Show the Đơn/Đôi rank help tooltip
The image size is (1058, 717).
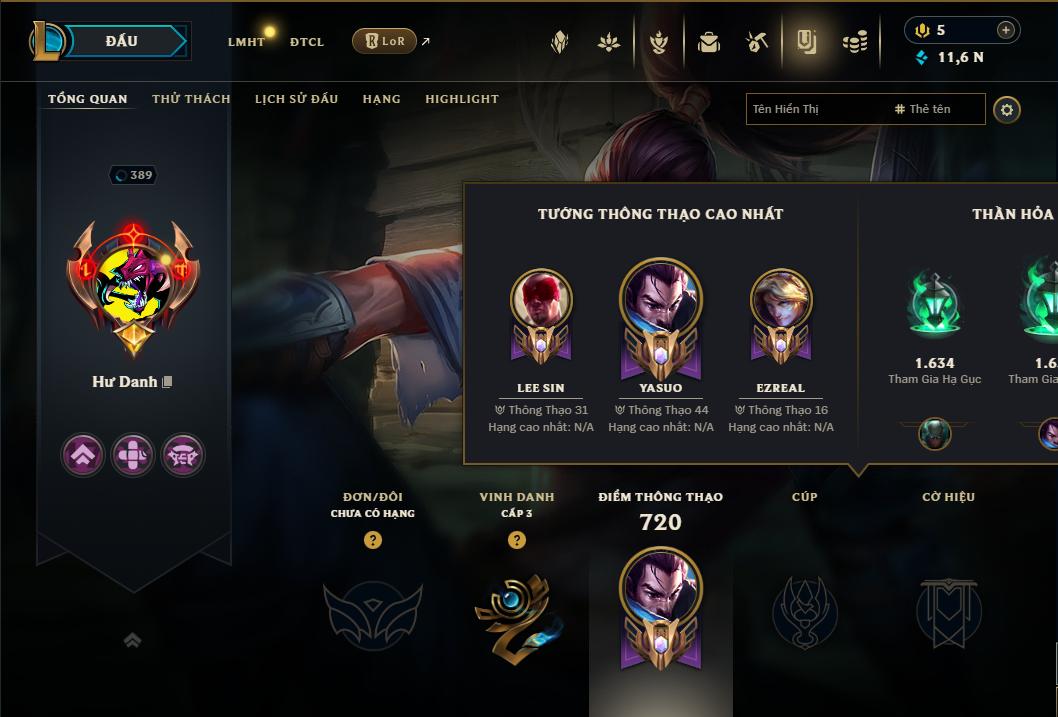pyautogui.click(x=373, y=540)
